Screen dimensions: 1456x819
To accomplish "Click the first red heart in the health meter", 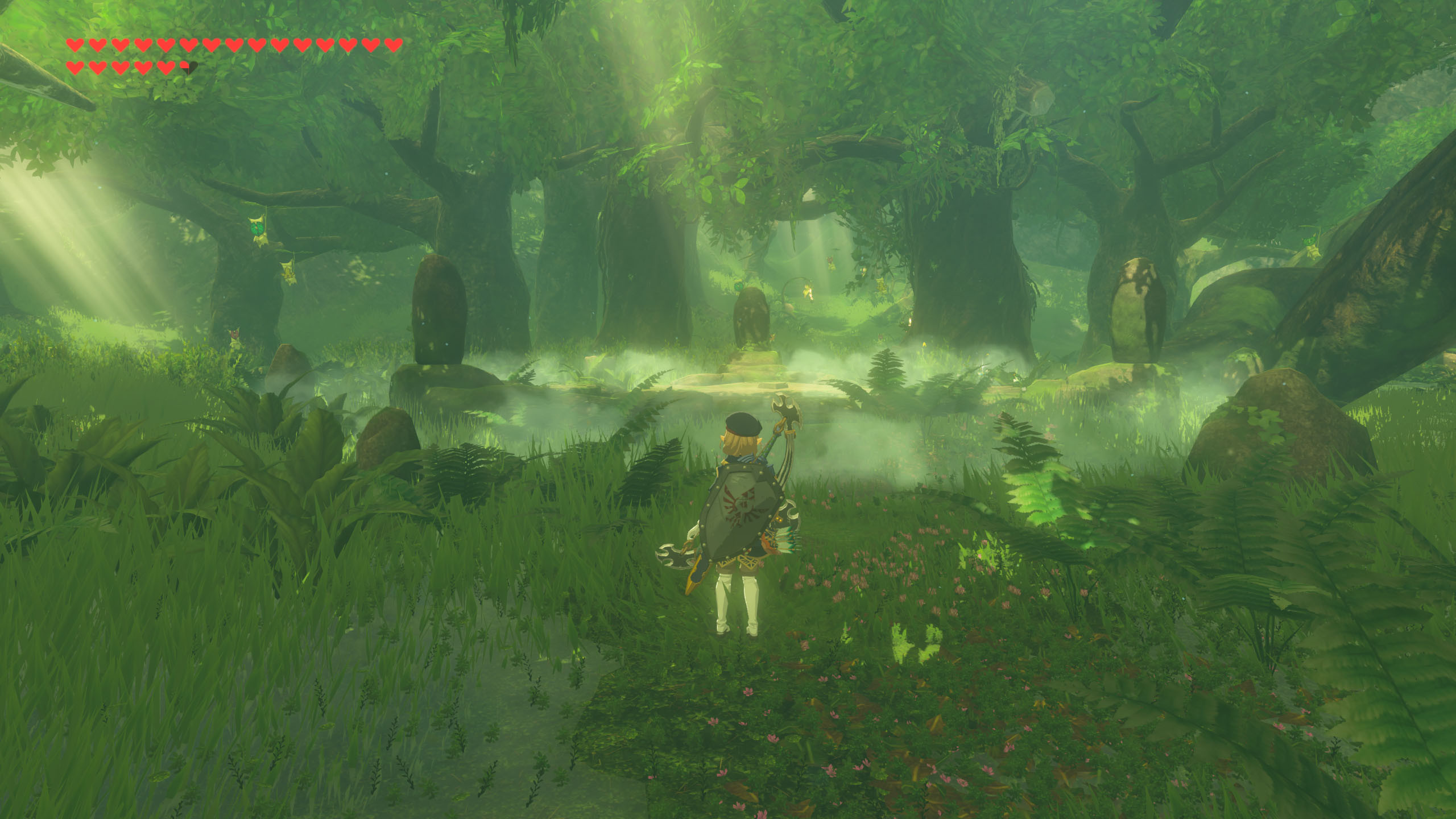I will (75, 45).
